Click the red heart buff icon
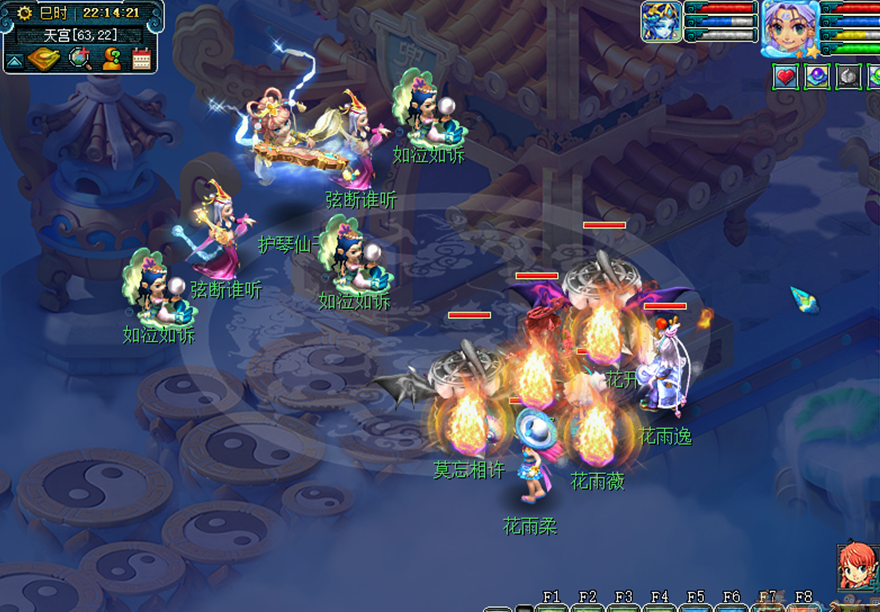The width and height of the screenshot is (880, 612). pyautogui.click(x=786, y=76)
